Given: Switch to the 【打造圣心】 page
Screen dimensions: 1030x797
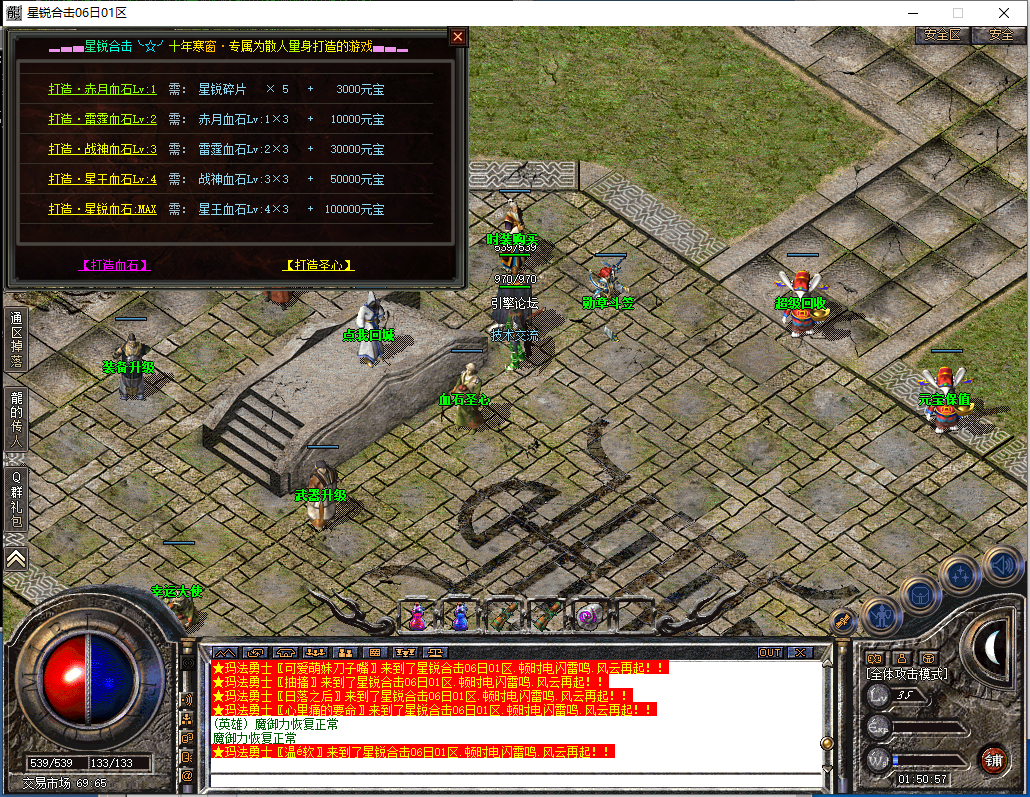Looking at the screenshot, I should (x=319, y=265).
